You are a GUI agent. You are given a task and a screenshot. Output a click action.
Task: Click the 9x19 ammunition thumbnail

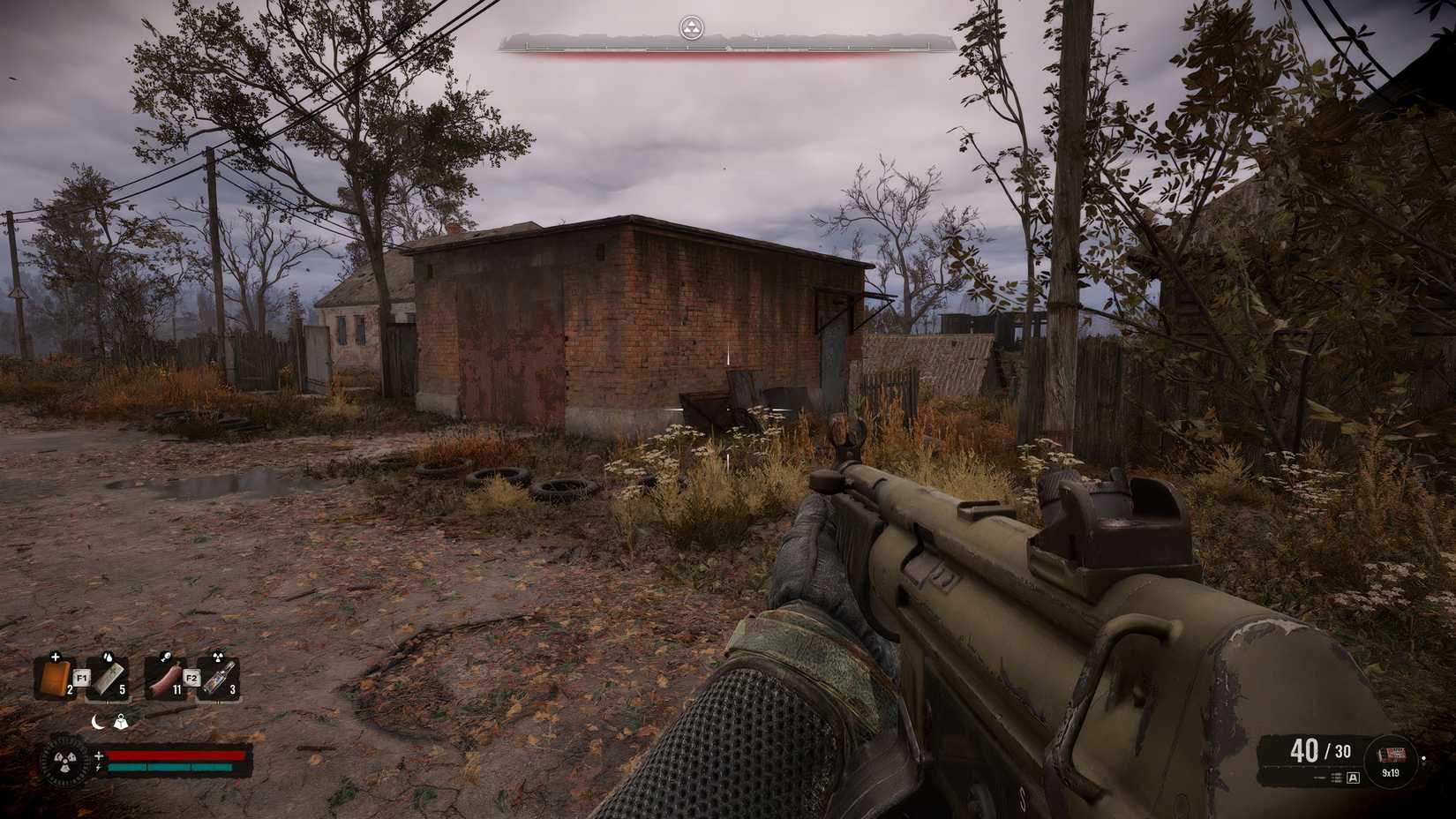[1392, 753]
